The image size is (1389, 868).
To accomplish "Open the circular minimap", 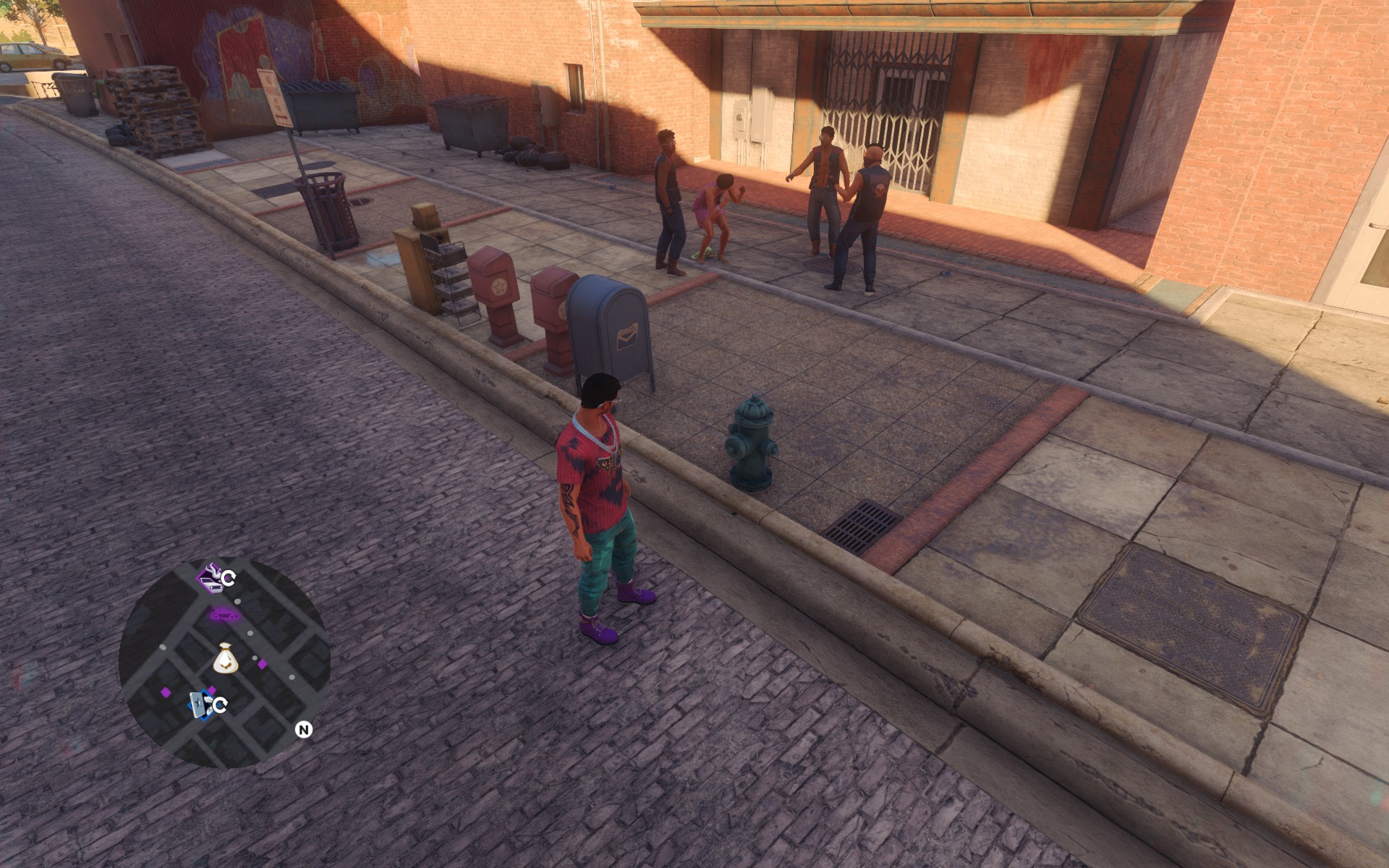I will tap(224, 662).
